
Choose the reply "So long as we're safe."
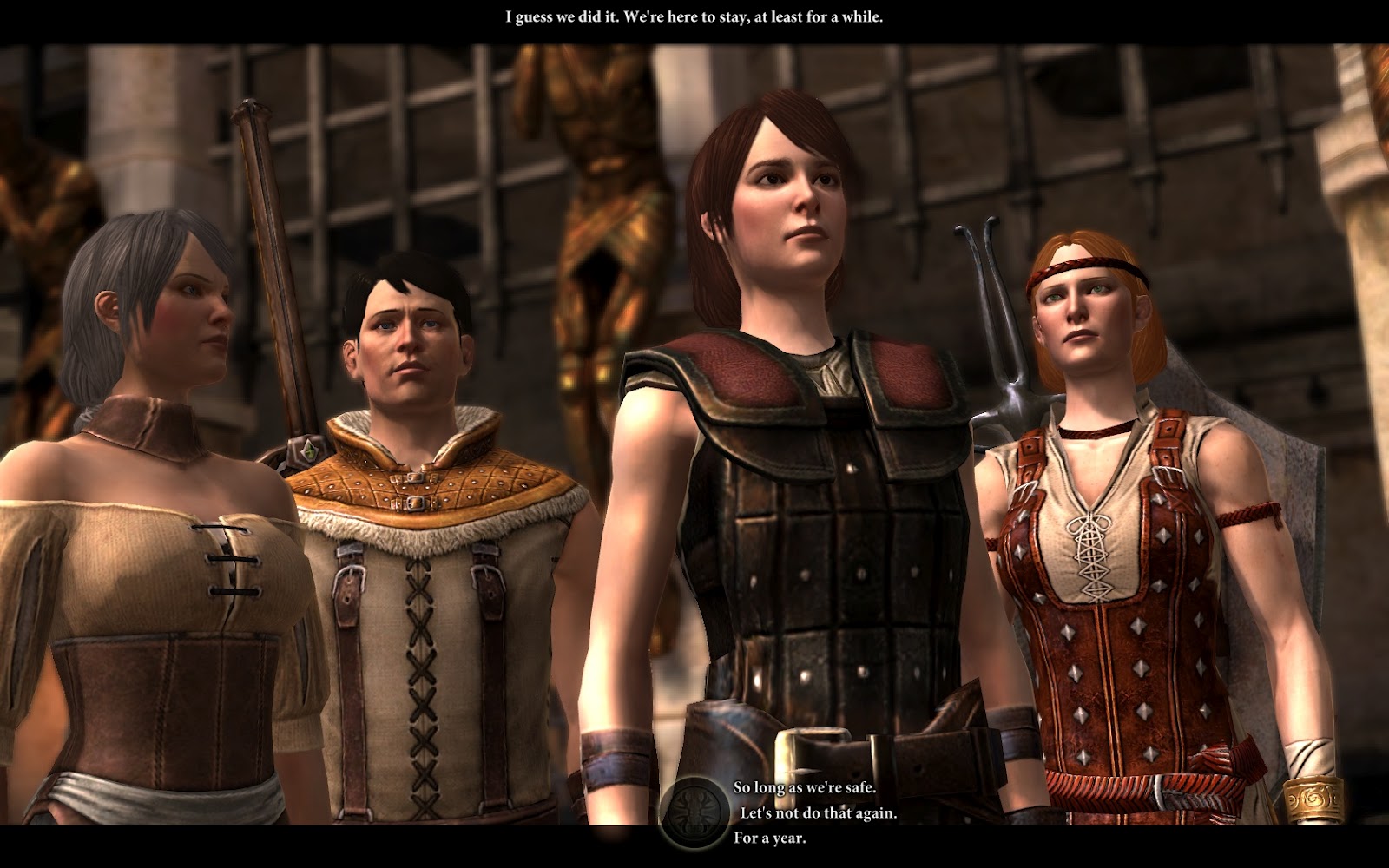tap(804, 787)
